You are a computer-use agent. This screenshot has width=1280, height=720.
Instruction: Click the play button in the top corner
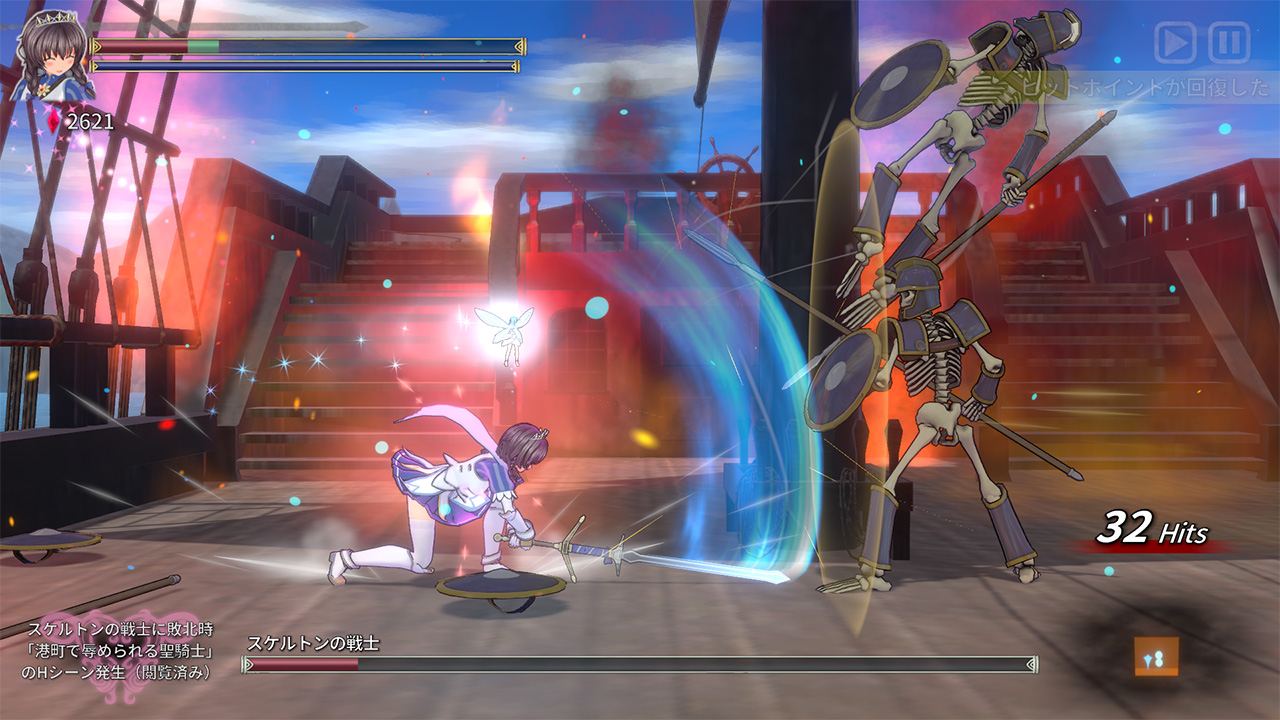pyautogui.click(x=1175, y=43)
